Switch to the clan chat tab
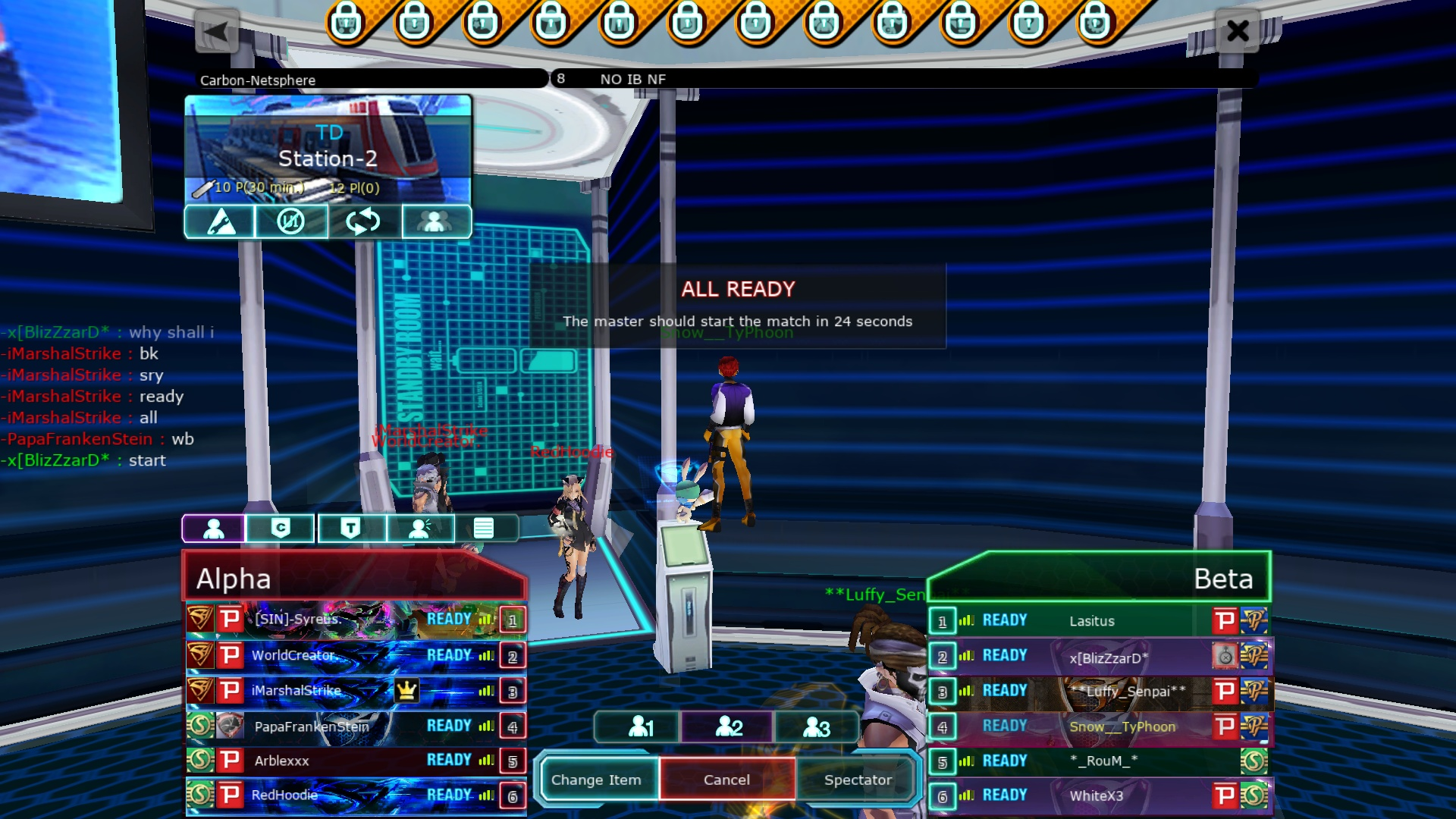This screenshot has height=819, width=1456. pyautogui.click(x=281, y=528)
